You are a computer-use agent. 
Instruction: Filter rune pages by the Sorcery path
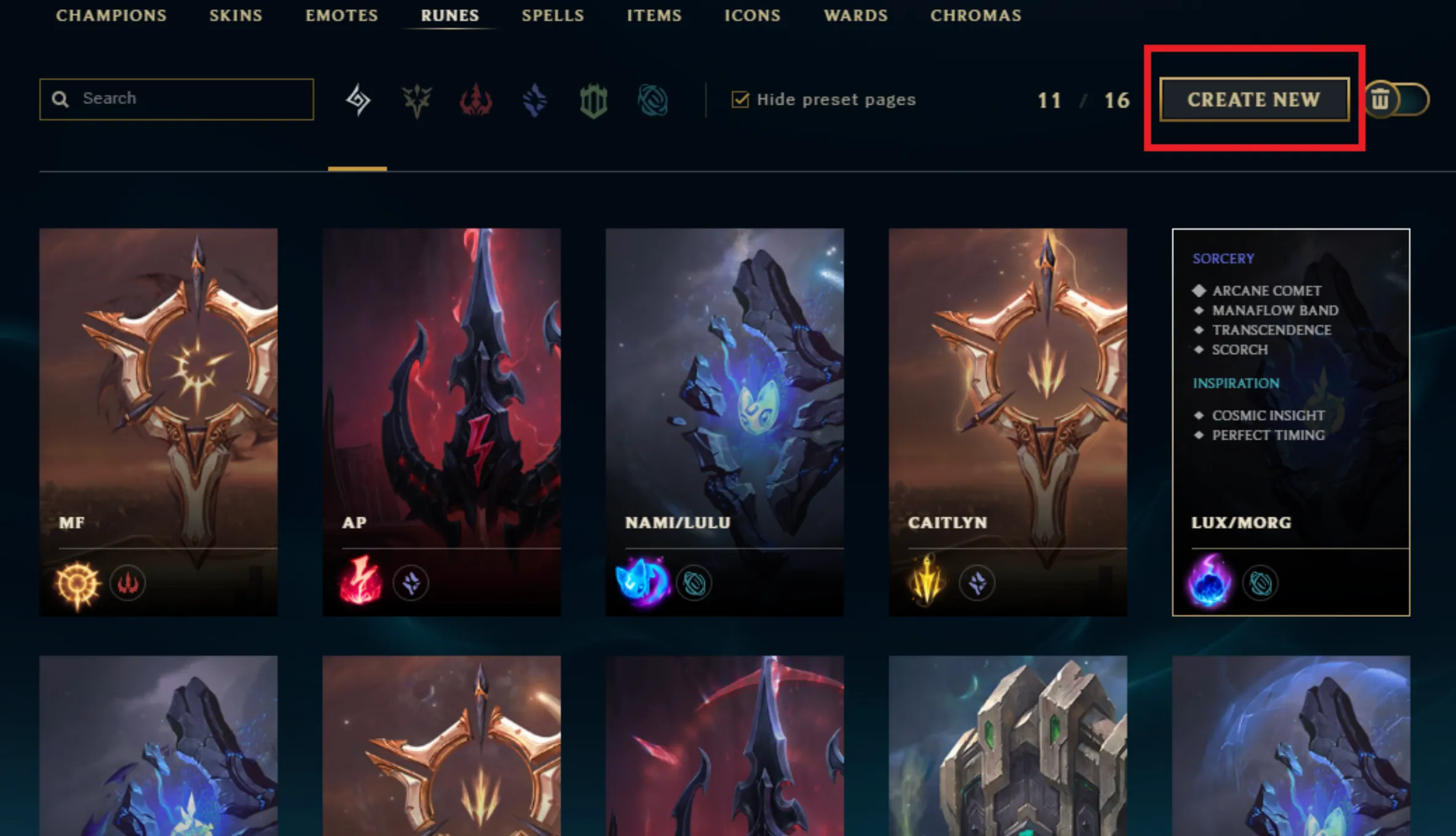coord(533,98)
